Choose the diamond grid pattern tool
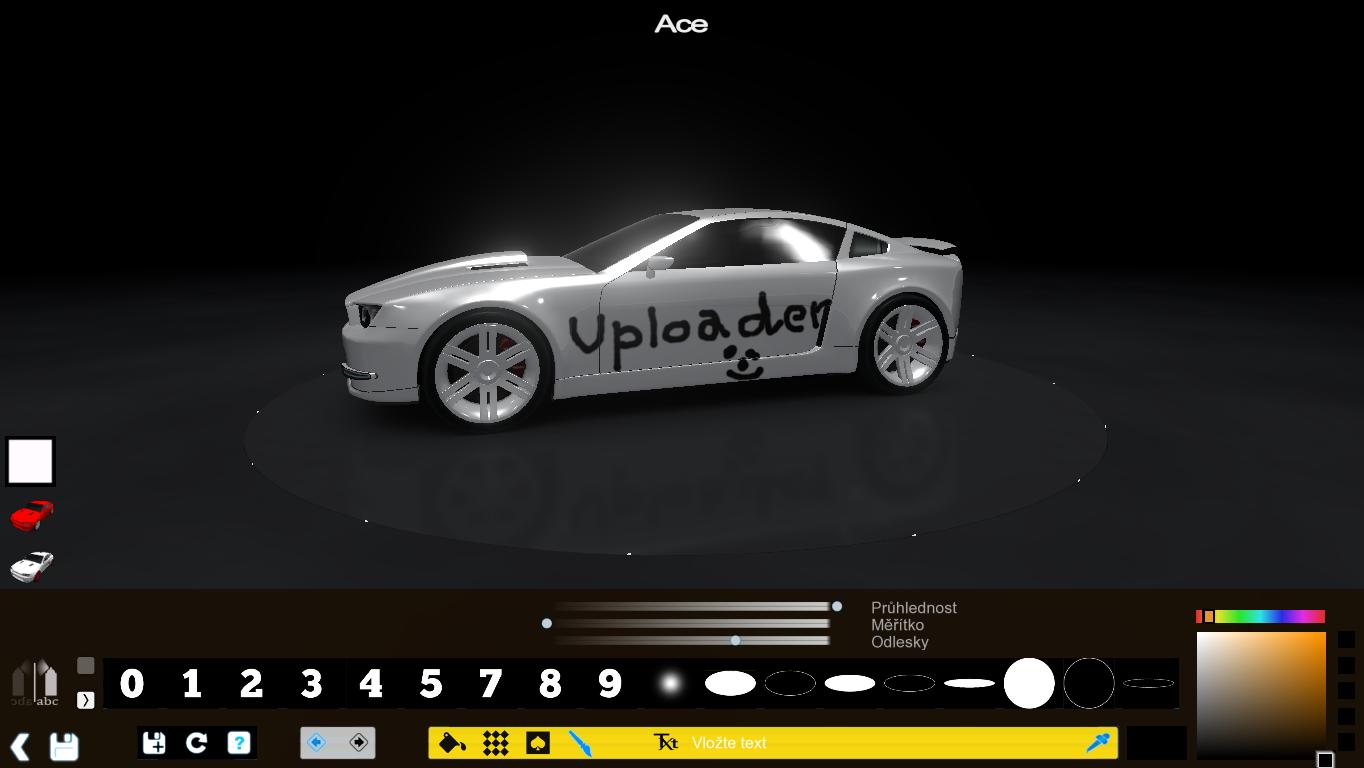 pyautogui.click(x=495, y=743)
